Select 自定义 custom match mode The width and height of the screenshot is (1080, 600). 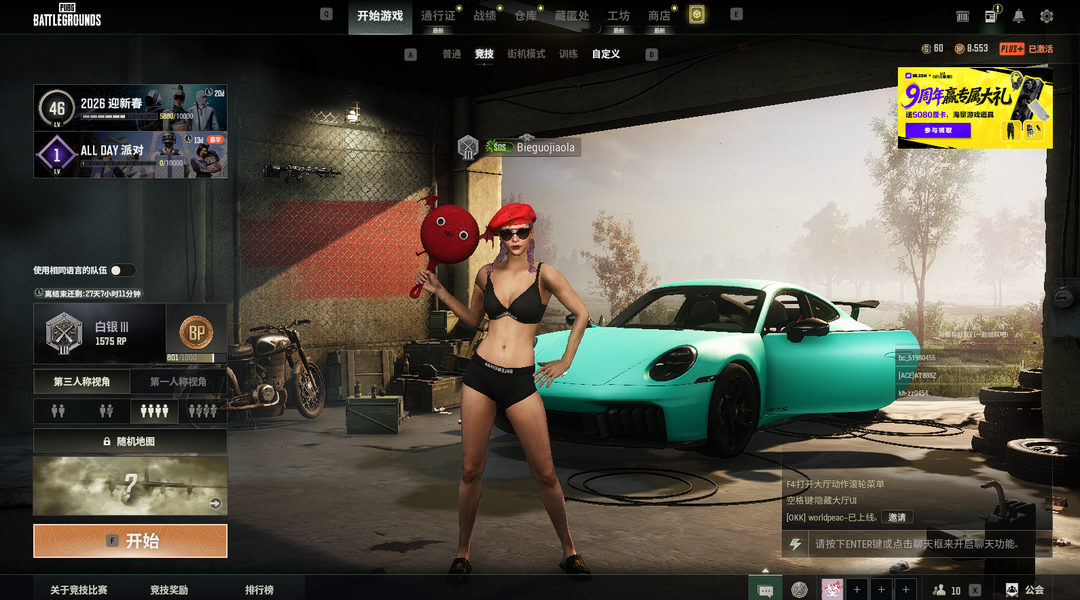605,54
